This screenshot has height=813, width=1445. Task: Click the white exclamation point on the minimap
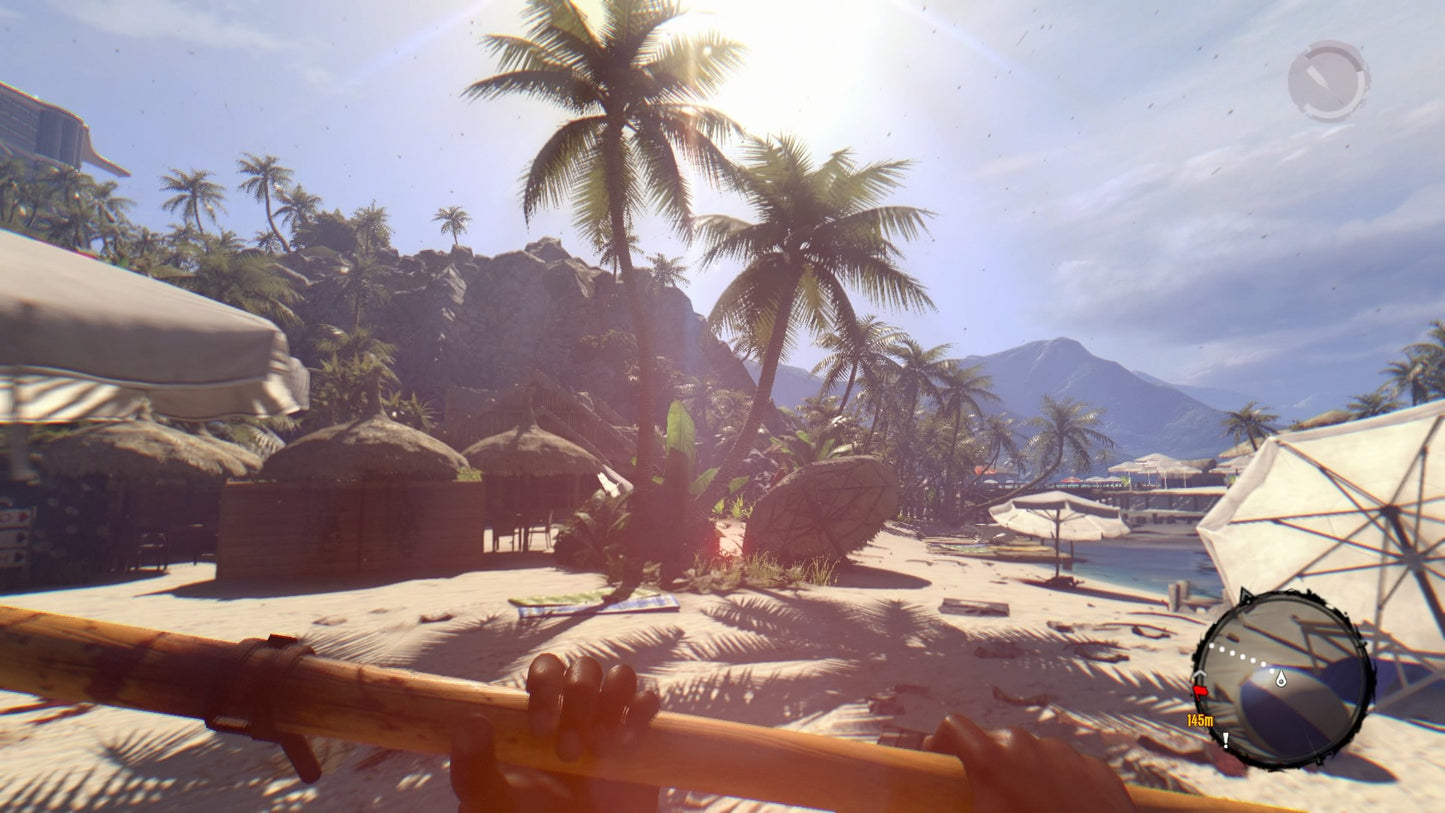[1226, 740]
